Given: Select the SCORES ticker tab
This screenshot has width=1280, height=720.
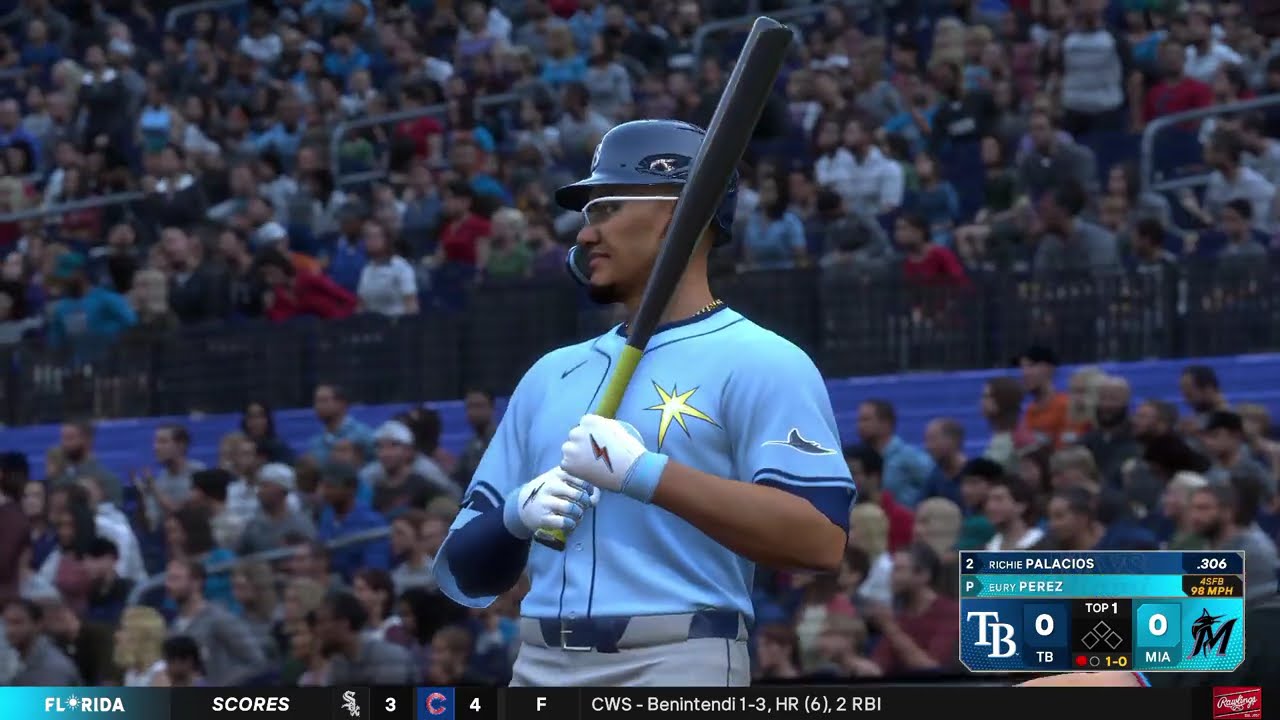Looking at the screenshot, I should (252, 704).
